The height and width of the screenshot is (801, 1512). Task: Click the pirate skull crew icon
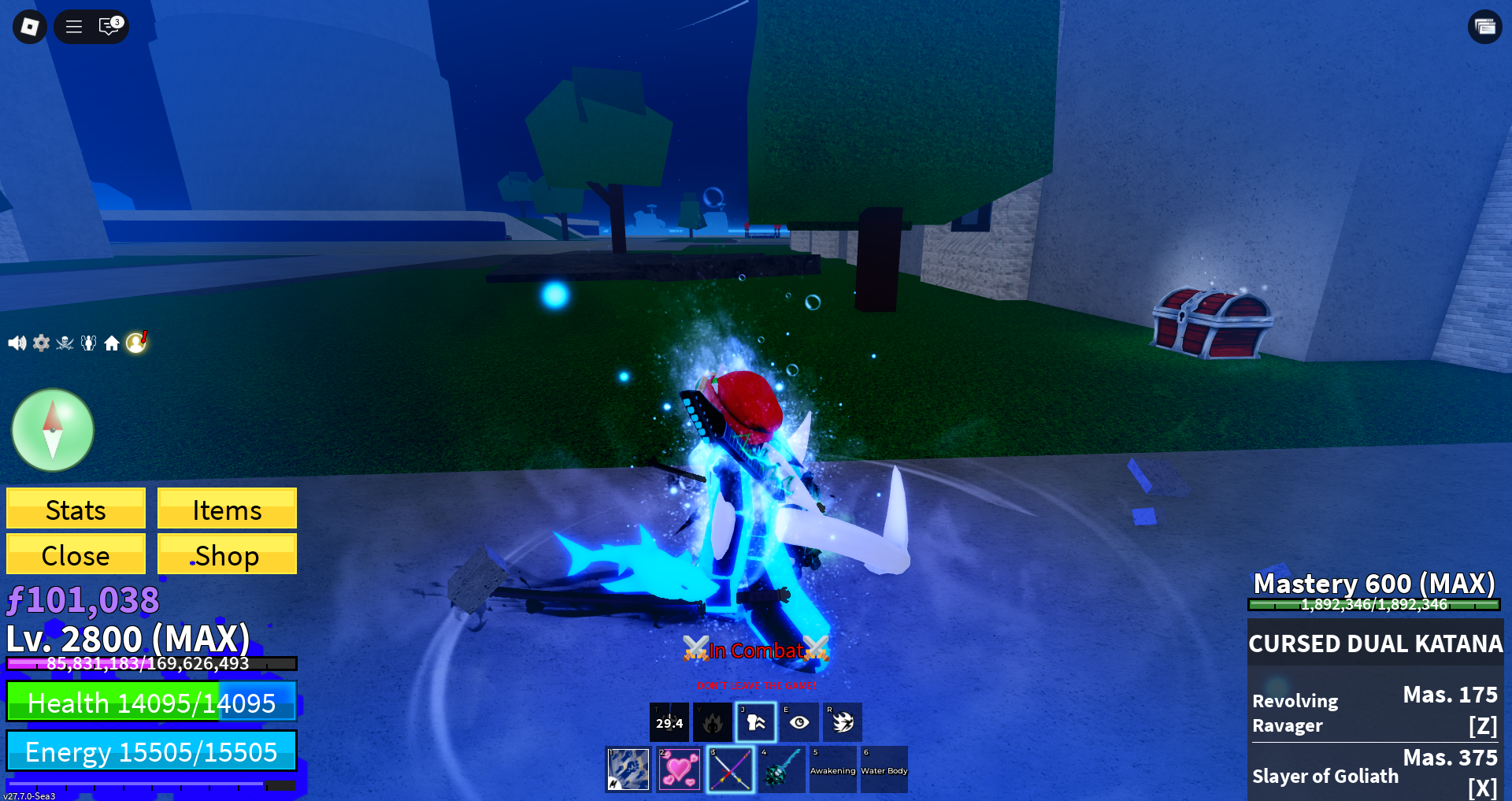pos(65,343)
